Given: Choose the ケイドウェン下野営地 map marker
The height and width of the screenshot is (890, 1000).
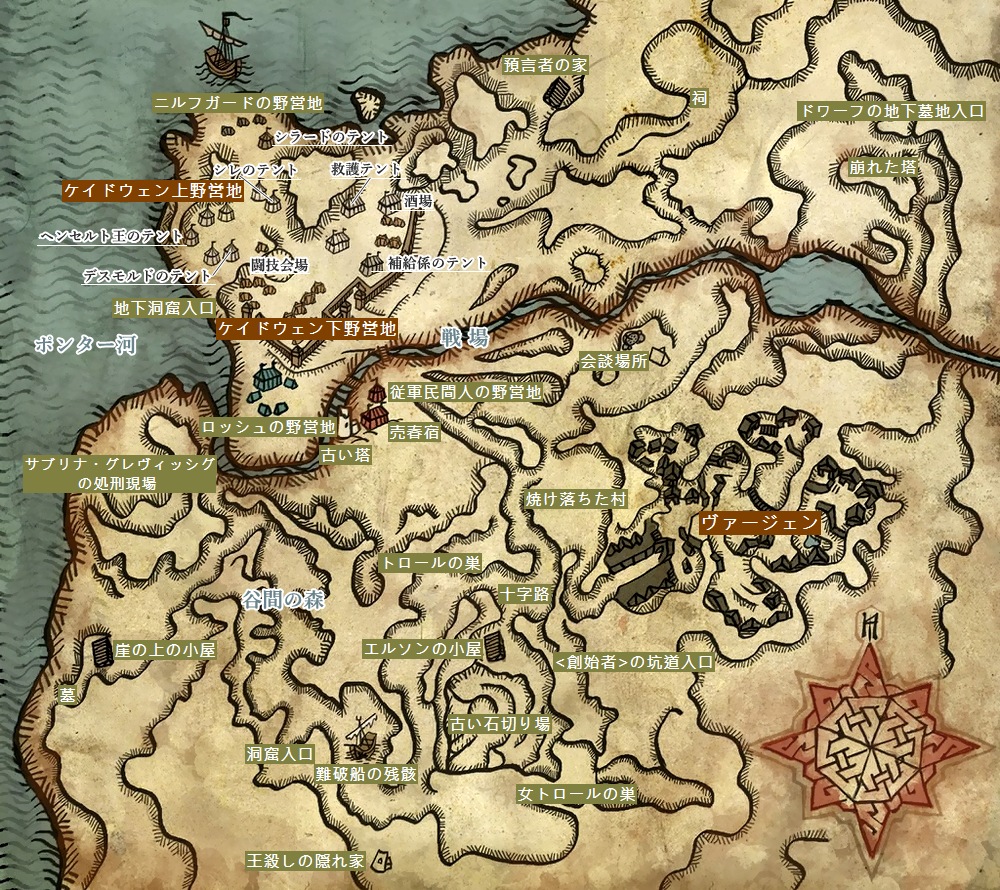Looking at the screenshot, I should click(306, 329).
